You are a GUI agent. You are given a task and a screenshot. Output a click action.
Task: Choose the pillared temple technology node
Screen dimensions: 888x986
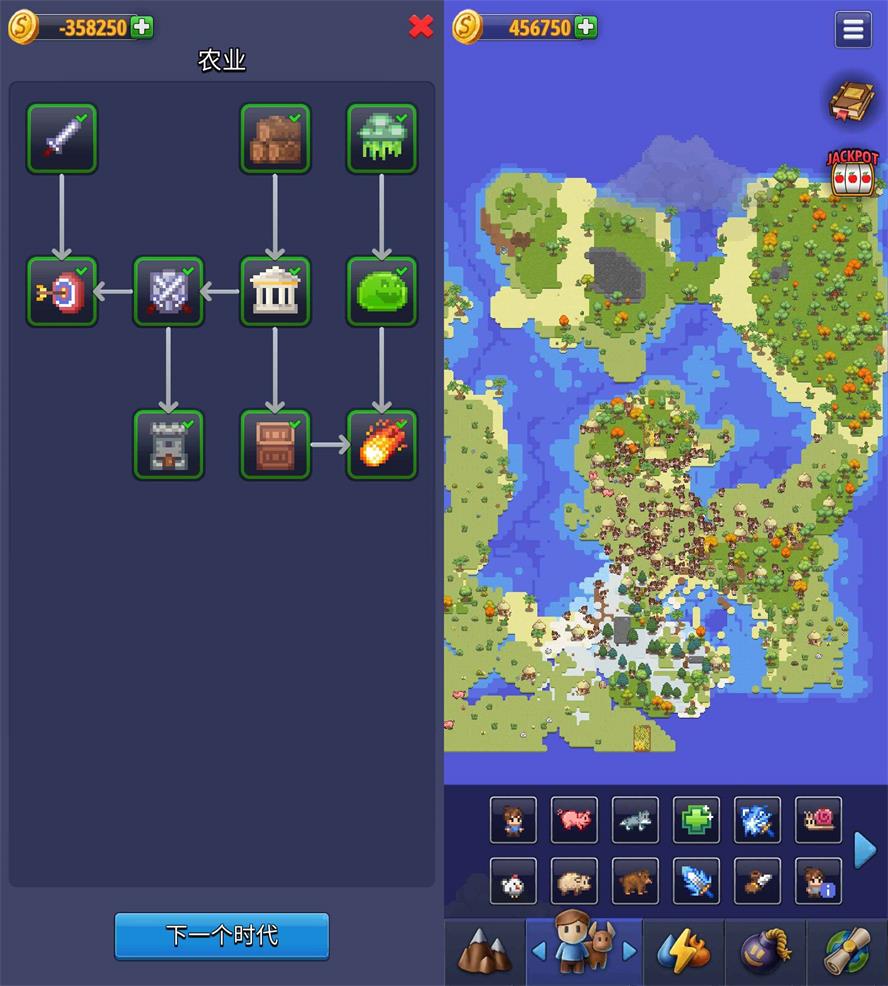(x=275, y=292)
